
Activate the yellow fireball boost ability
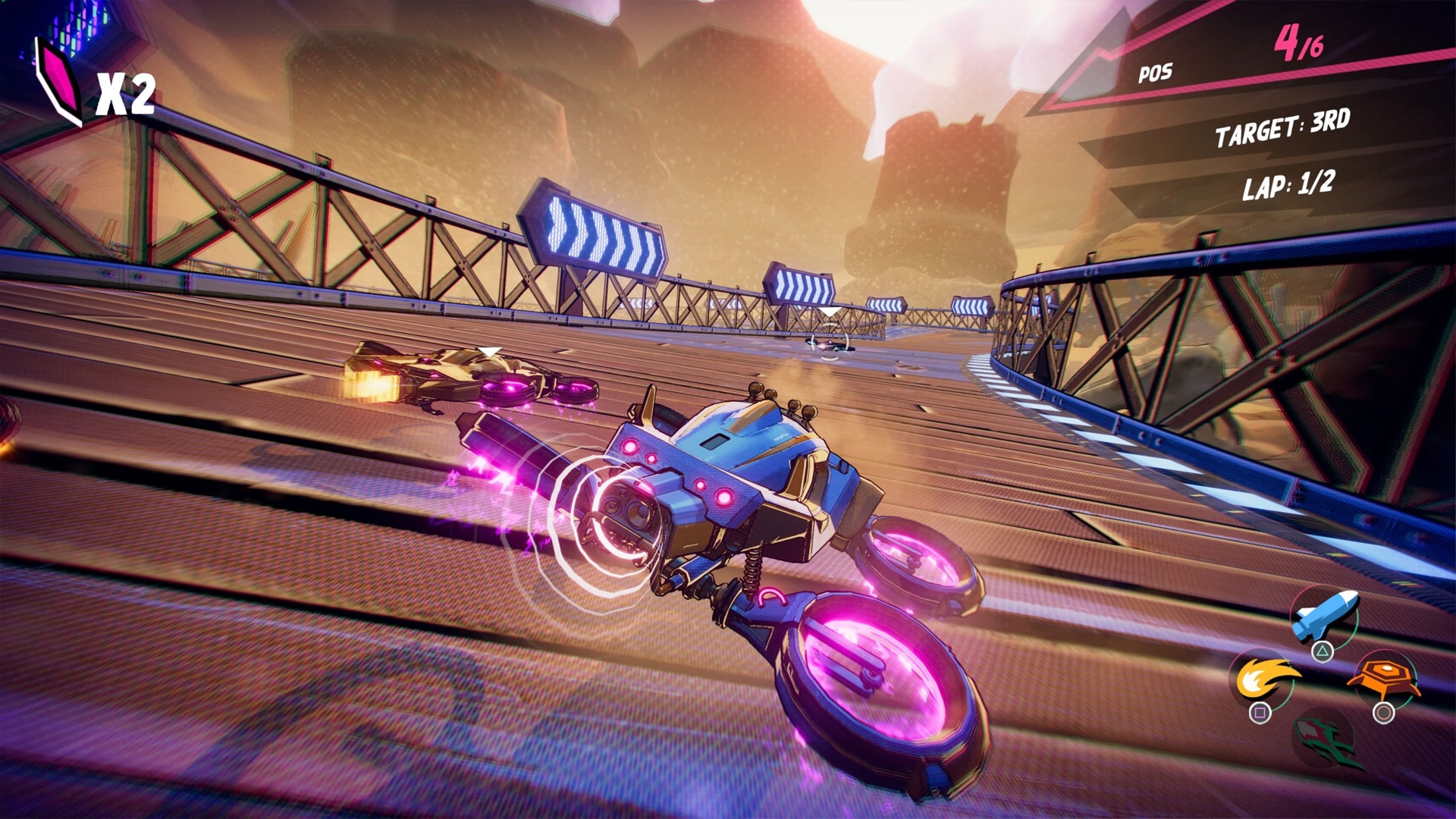point(1262,677)
